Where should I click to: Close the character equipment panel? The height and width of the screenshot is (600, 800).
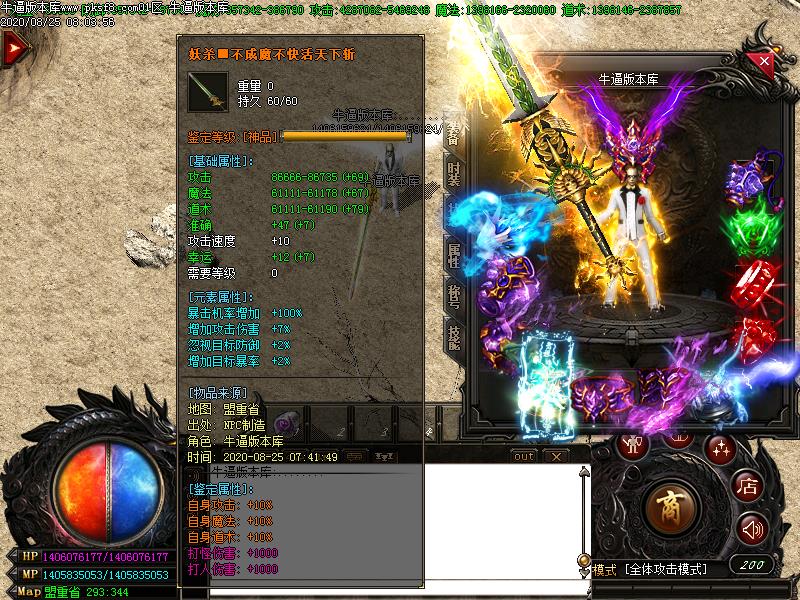pos(765,61)
